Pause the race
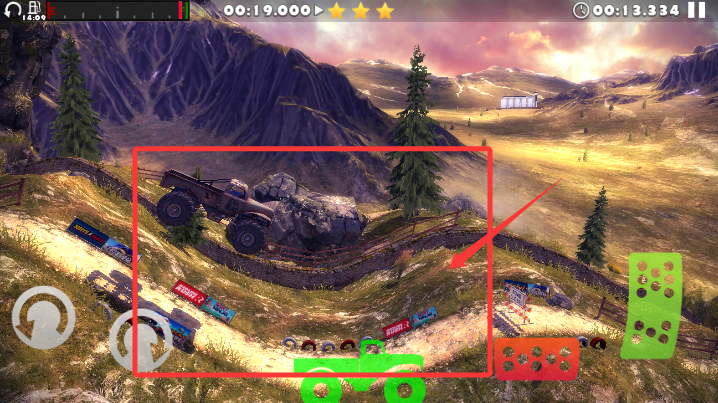 coord(696,10)
